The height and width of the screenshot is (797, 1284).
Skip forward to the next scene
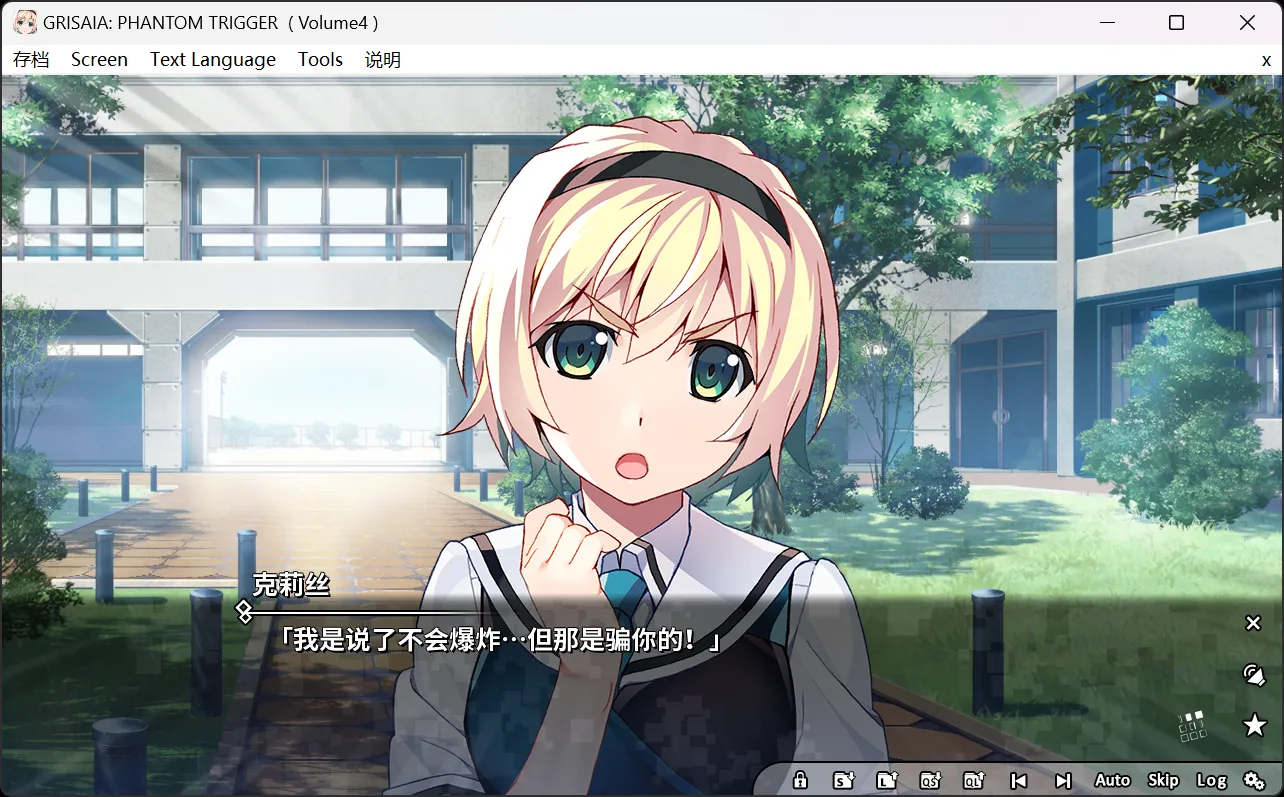pos(1062,779)
